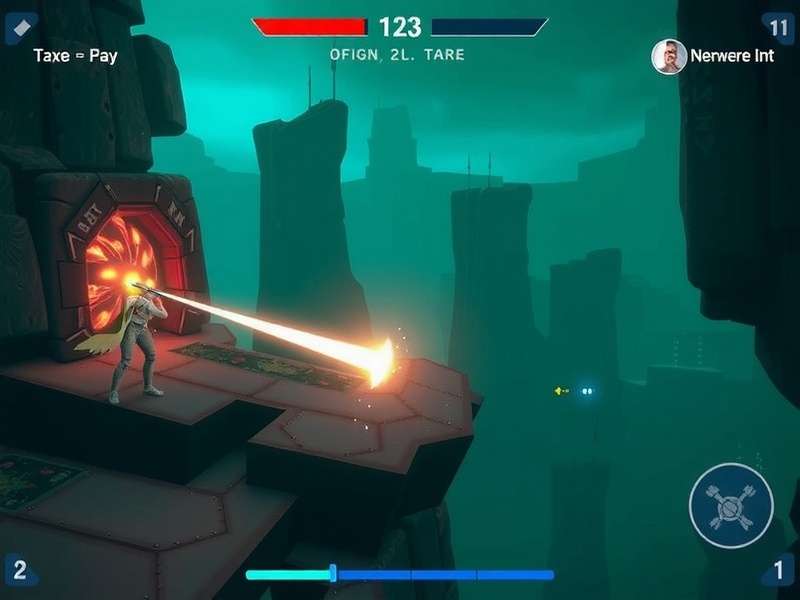The image size is (800, 600).
Task: Choose the corner slot numbered 2
Action: click(19, 572)
